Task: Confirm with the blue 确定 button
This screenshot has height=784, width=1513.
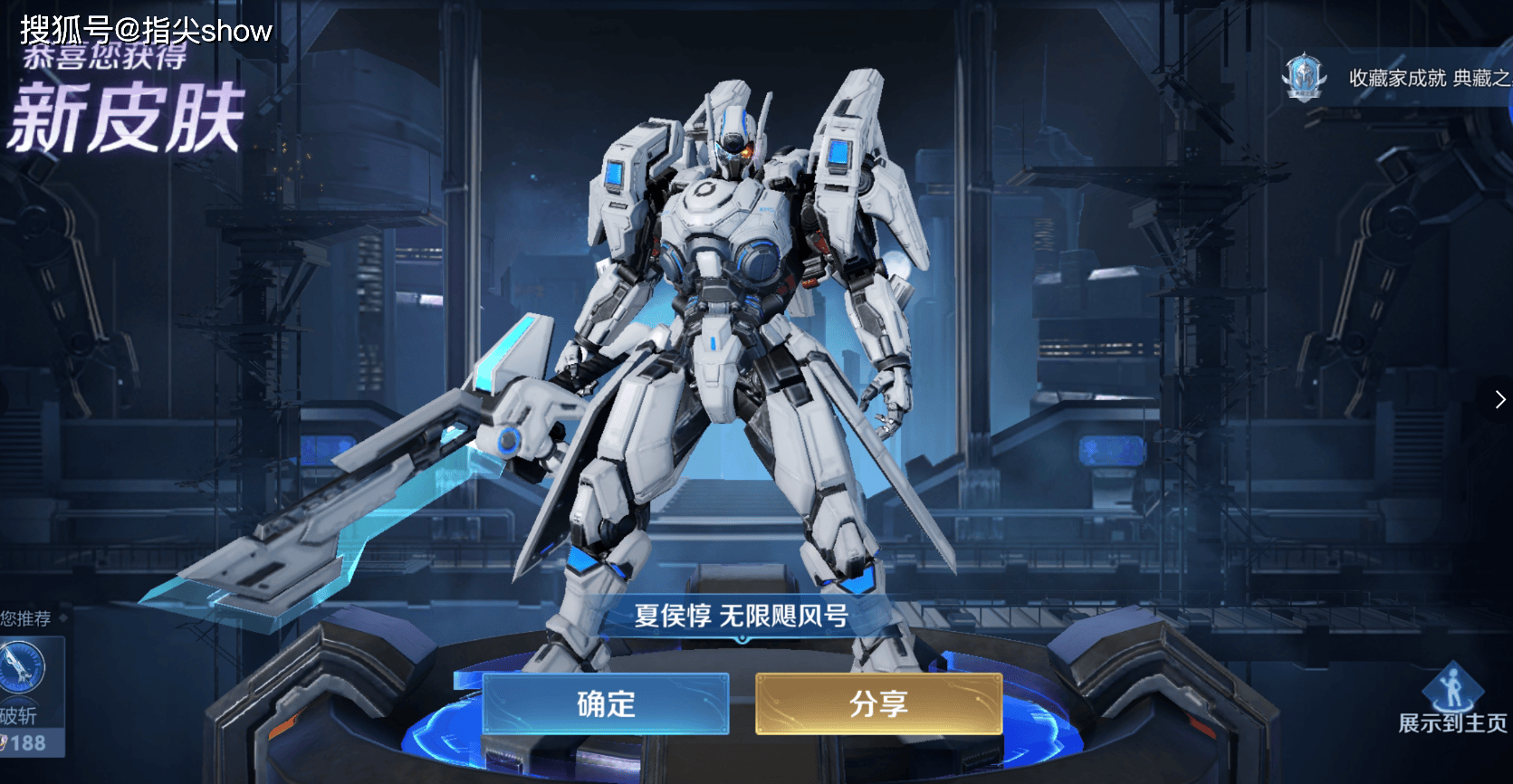Action: [606, 703]
